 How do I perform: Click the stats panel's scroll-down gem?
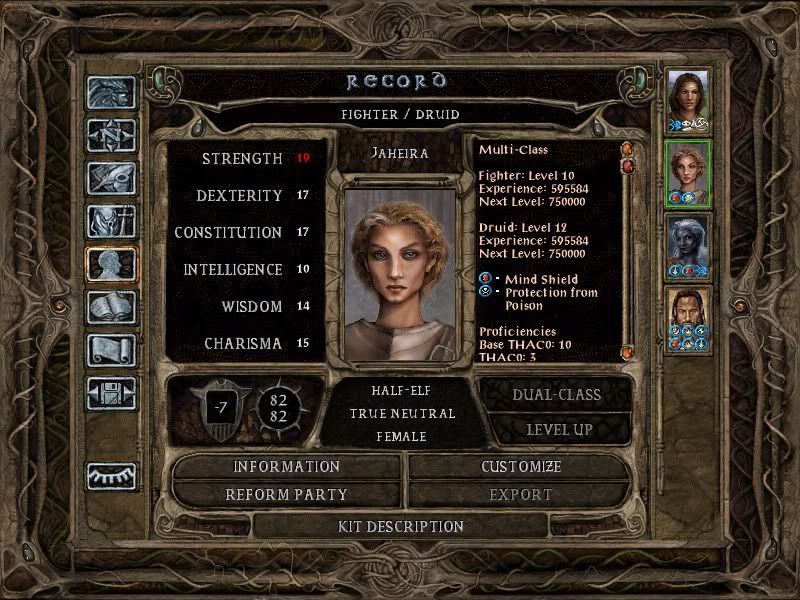pyautogui.click(x=628, y=353)
